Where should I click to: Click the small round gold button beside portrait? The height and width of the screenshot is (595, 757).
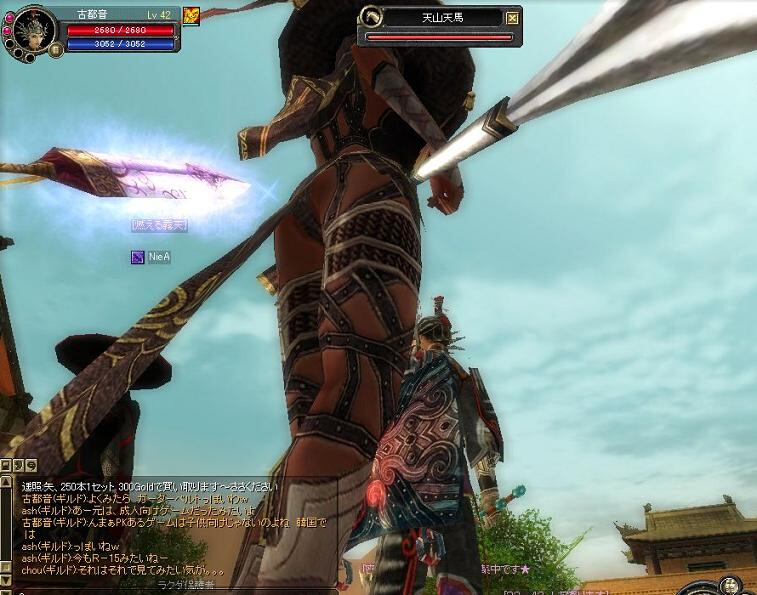pos(56,47)
